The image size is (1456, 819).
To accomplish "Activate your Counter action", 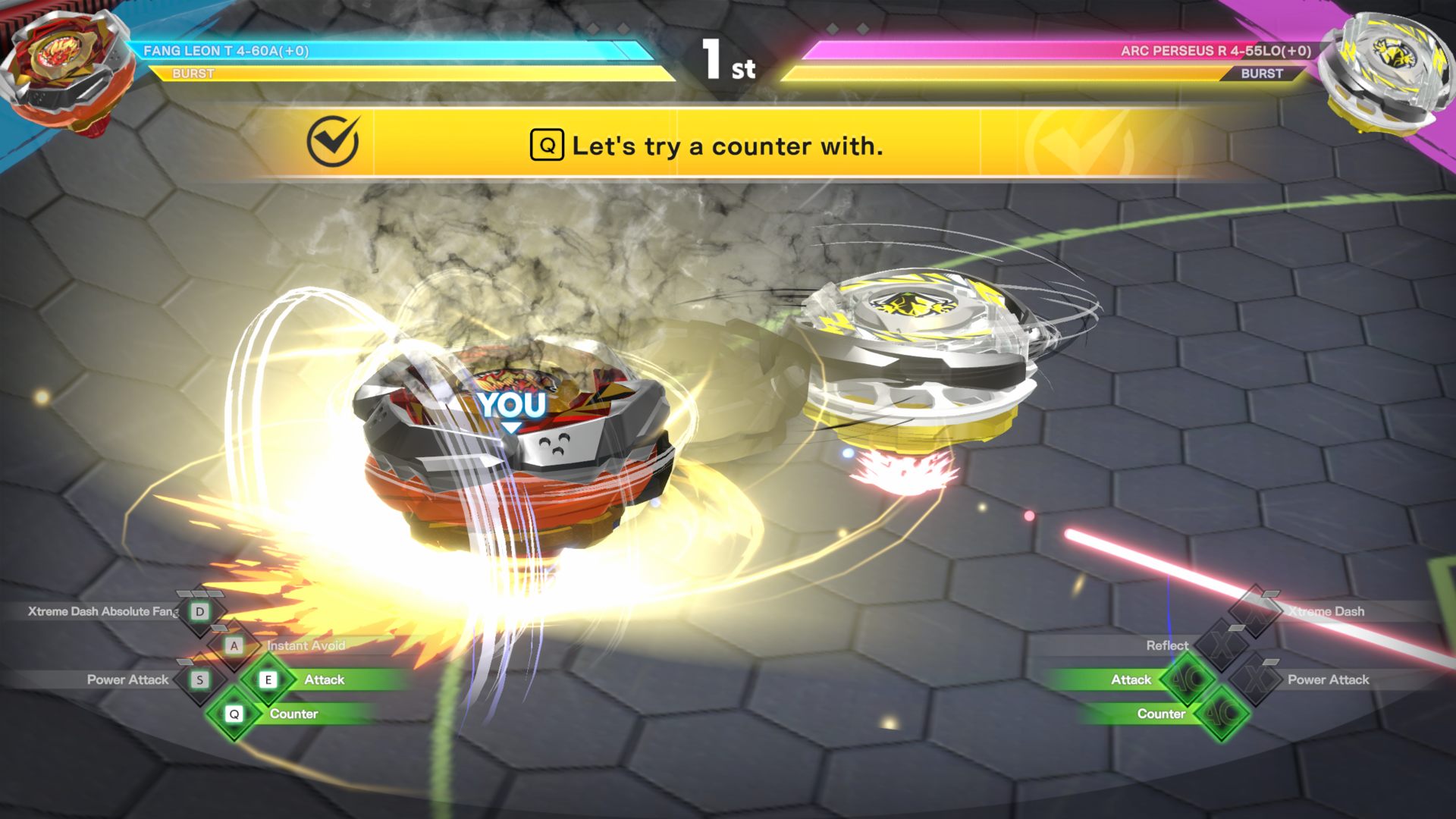I will coord(235,714).
